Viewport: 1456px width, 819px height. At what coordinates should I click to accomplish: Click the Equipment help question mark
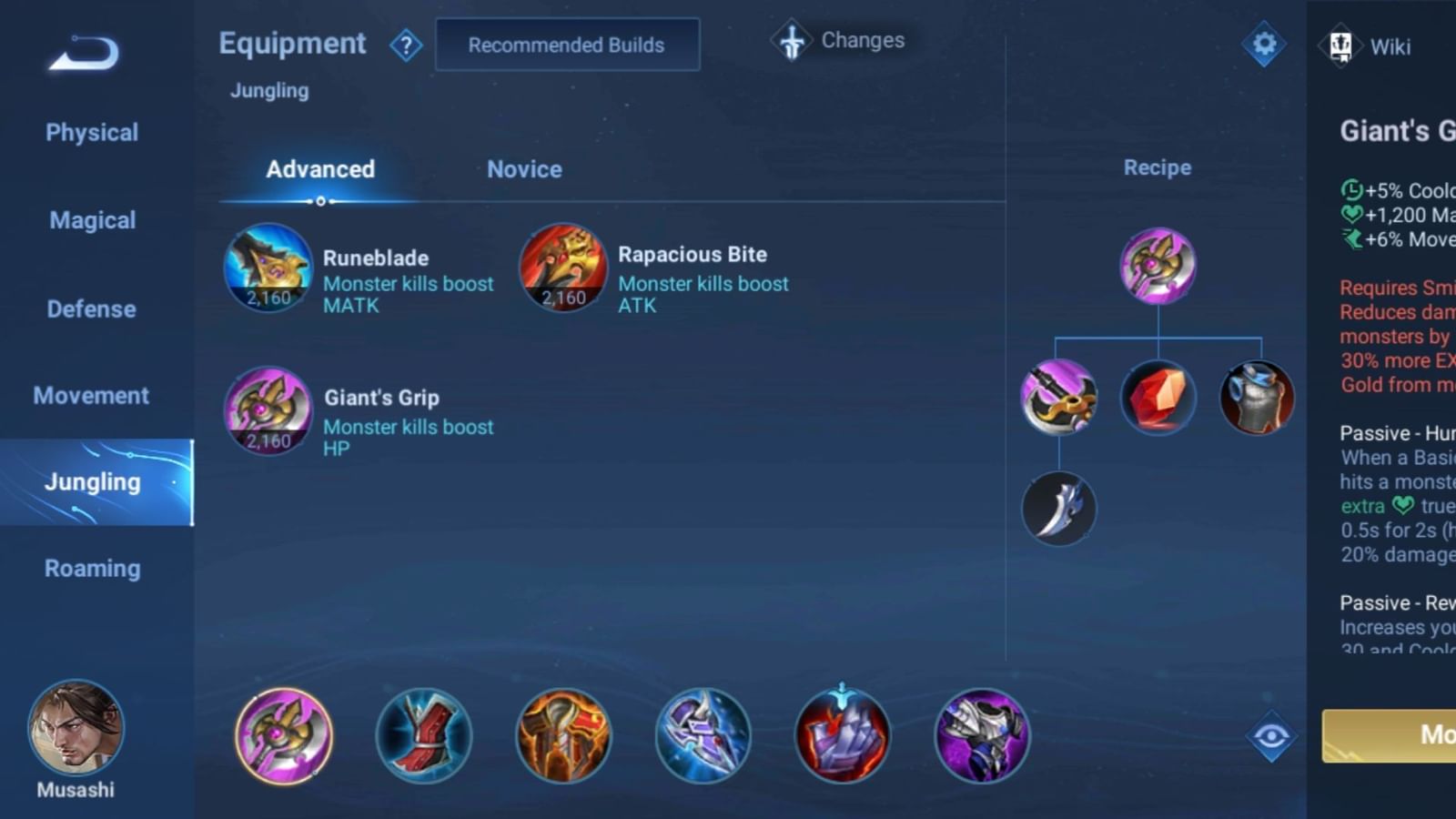point(407,45)
